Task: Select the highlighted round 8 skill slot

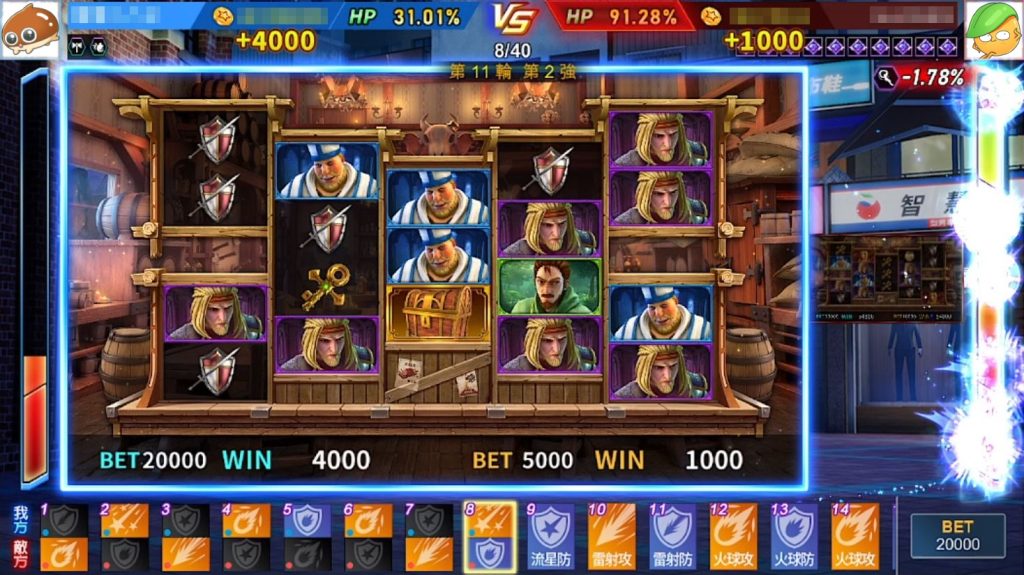Action: [x=490, y=536]
